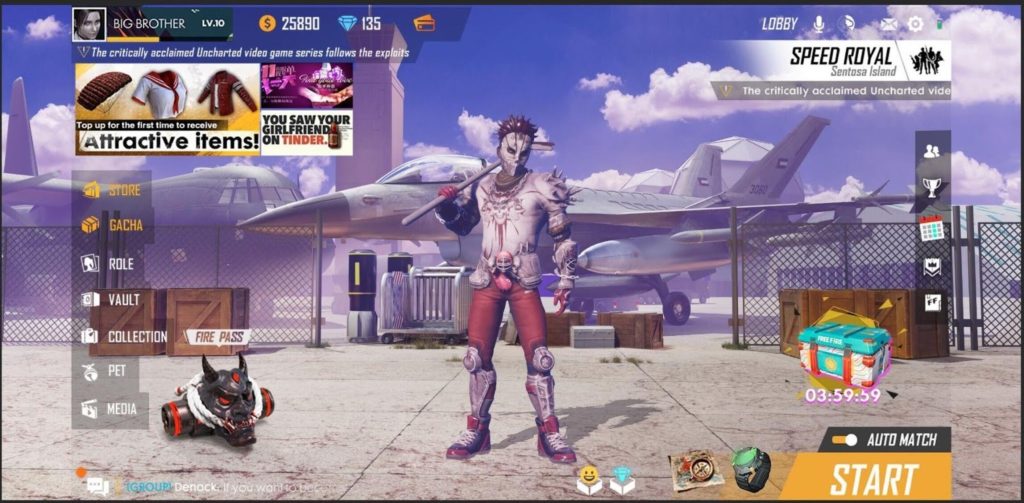Open the friends list icon
1024x503 pixels.
[x=932, y=151]
